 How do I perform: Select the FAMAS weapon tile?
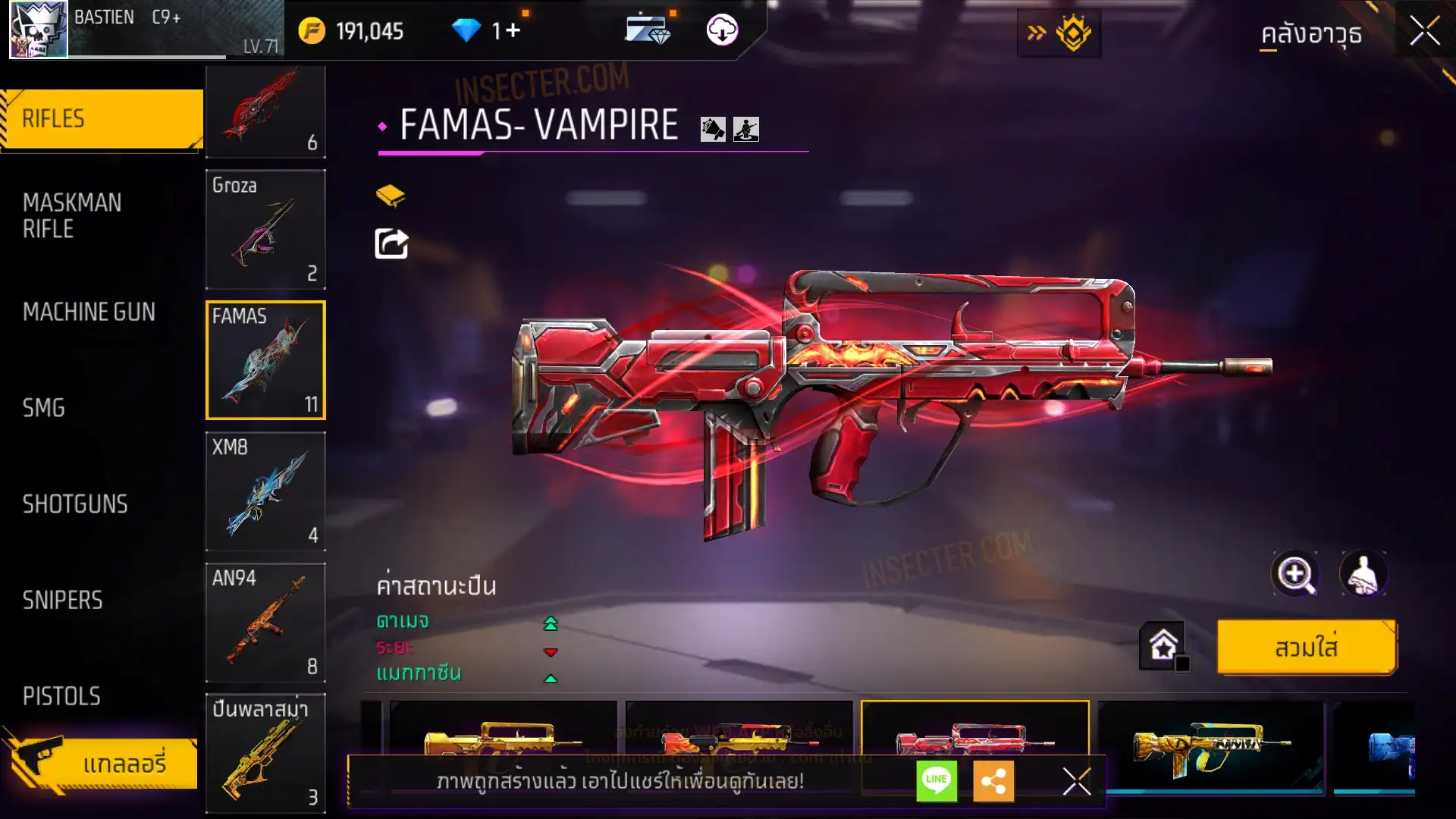pyautogui.click(x=265, y=360)
